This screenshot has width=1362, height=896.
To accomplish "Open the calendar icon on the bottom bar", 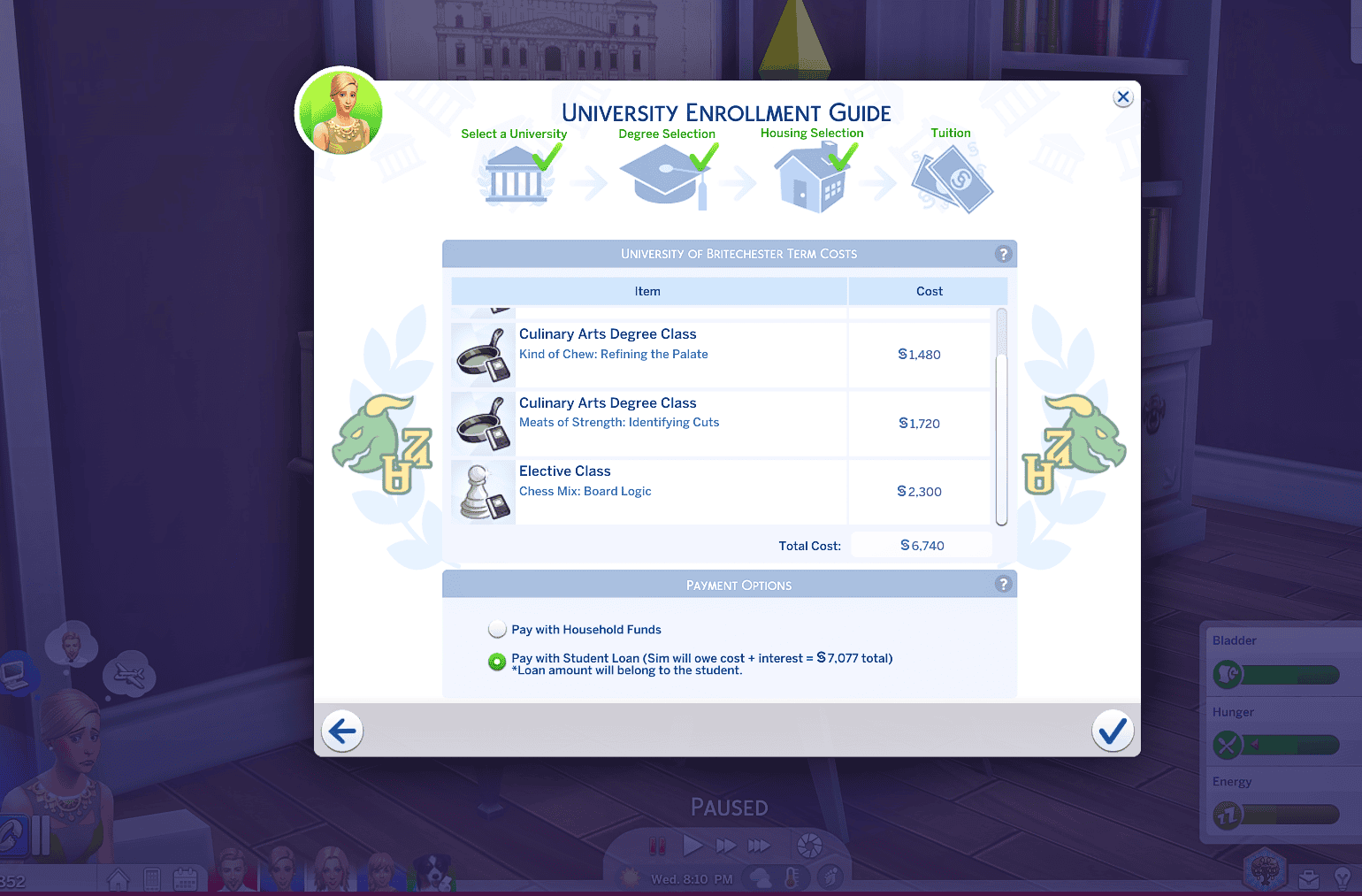I will [186, 877].
